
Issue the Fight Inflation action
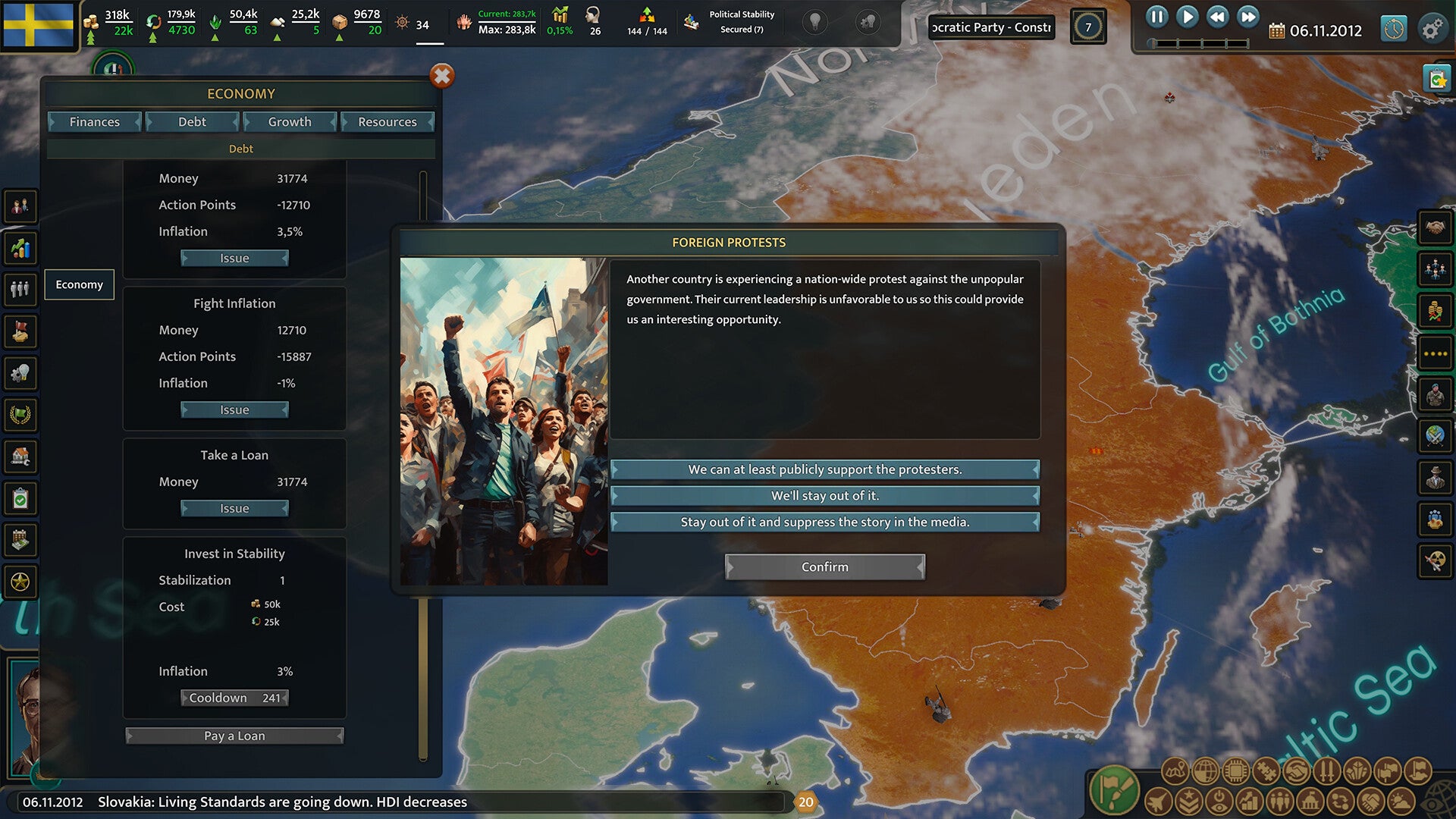[x=234, y=410]
